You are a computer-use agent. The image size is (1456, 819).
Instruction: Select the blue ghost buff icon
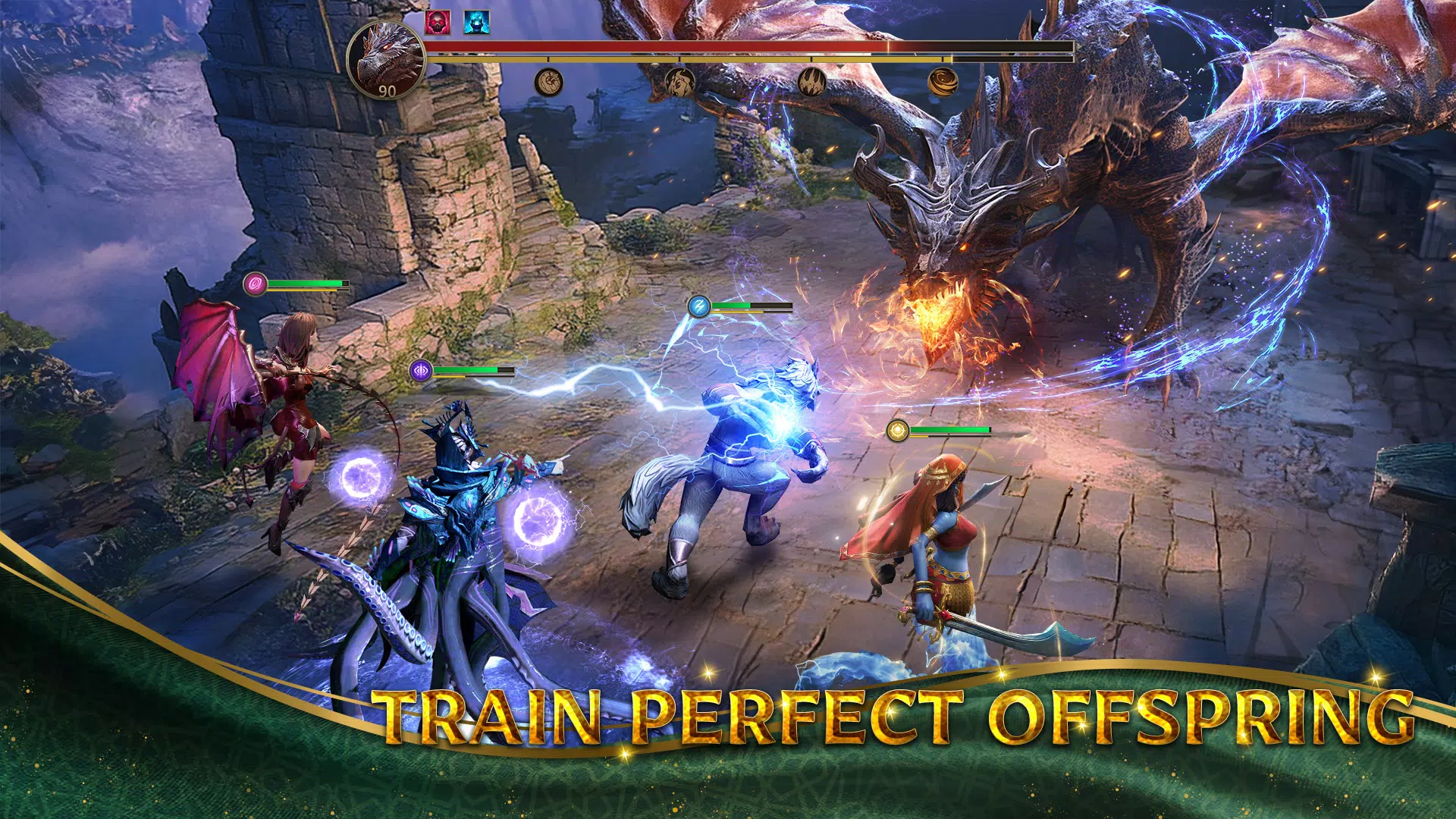(477, 24)
